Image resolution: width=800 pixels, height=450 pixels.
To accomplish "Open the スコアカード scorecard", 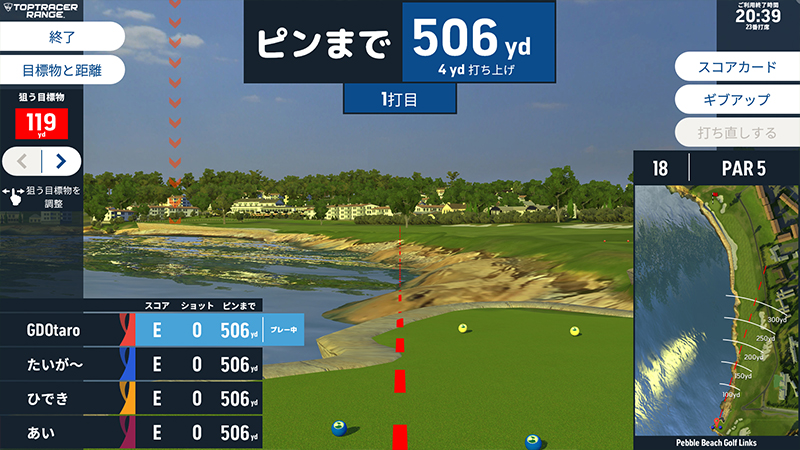I will point(735,67).
